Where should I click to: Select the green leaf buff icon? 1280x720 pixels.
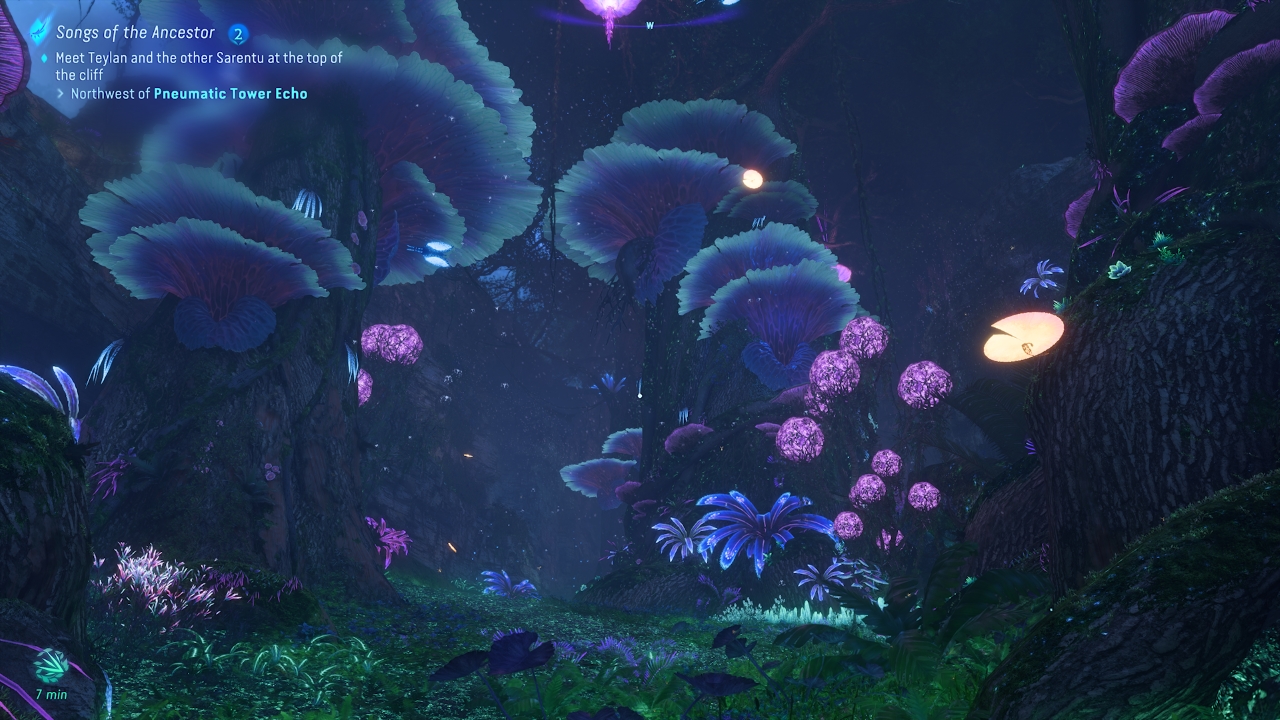pos(50,665)
